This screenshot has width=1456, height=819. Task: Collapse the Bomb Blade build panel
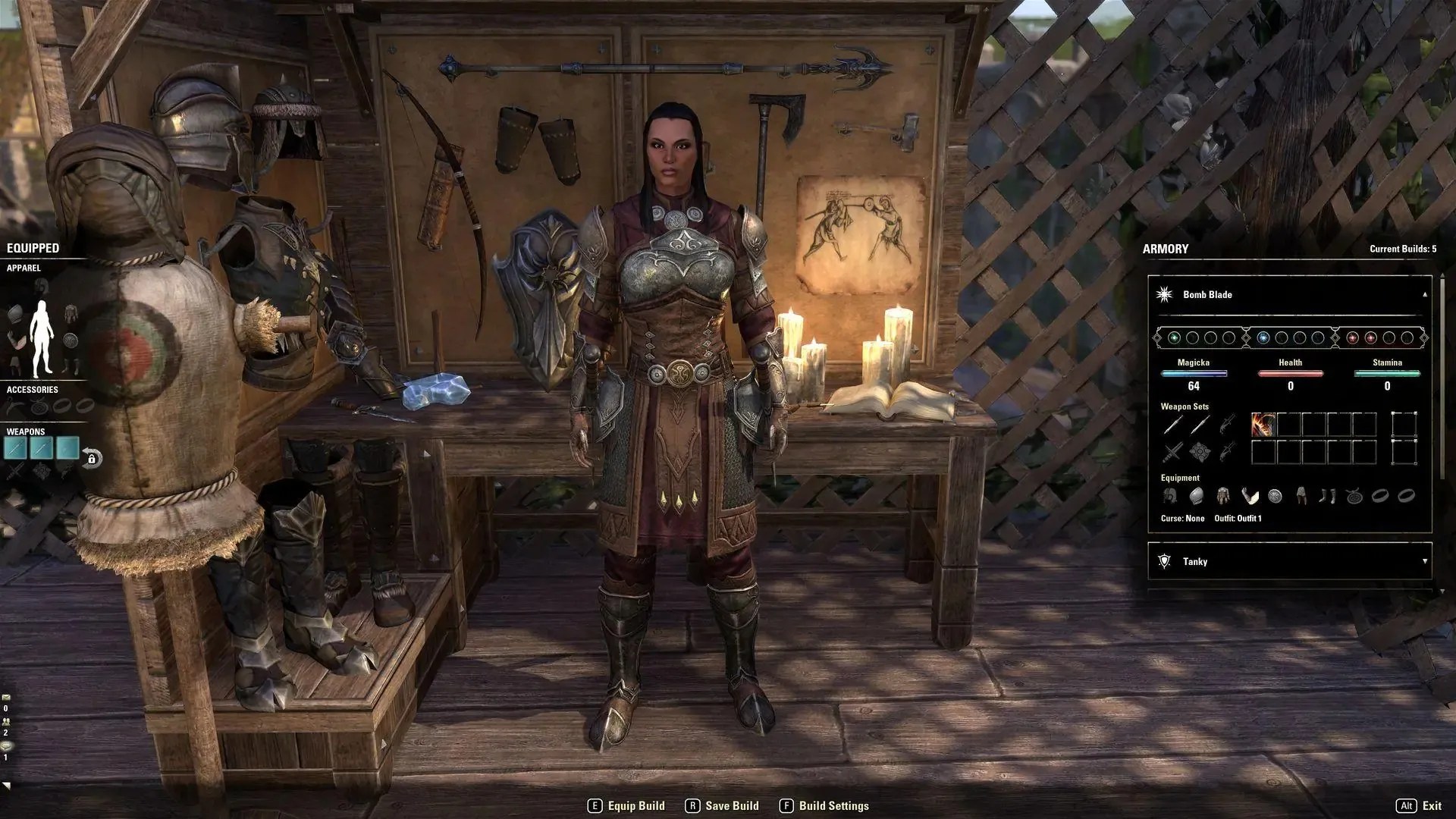pyautogui.click(x=1424, y=294)
